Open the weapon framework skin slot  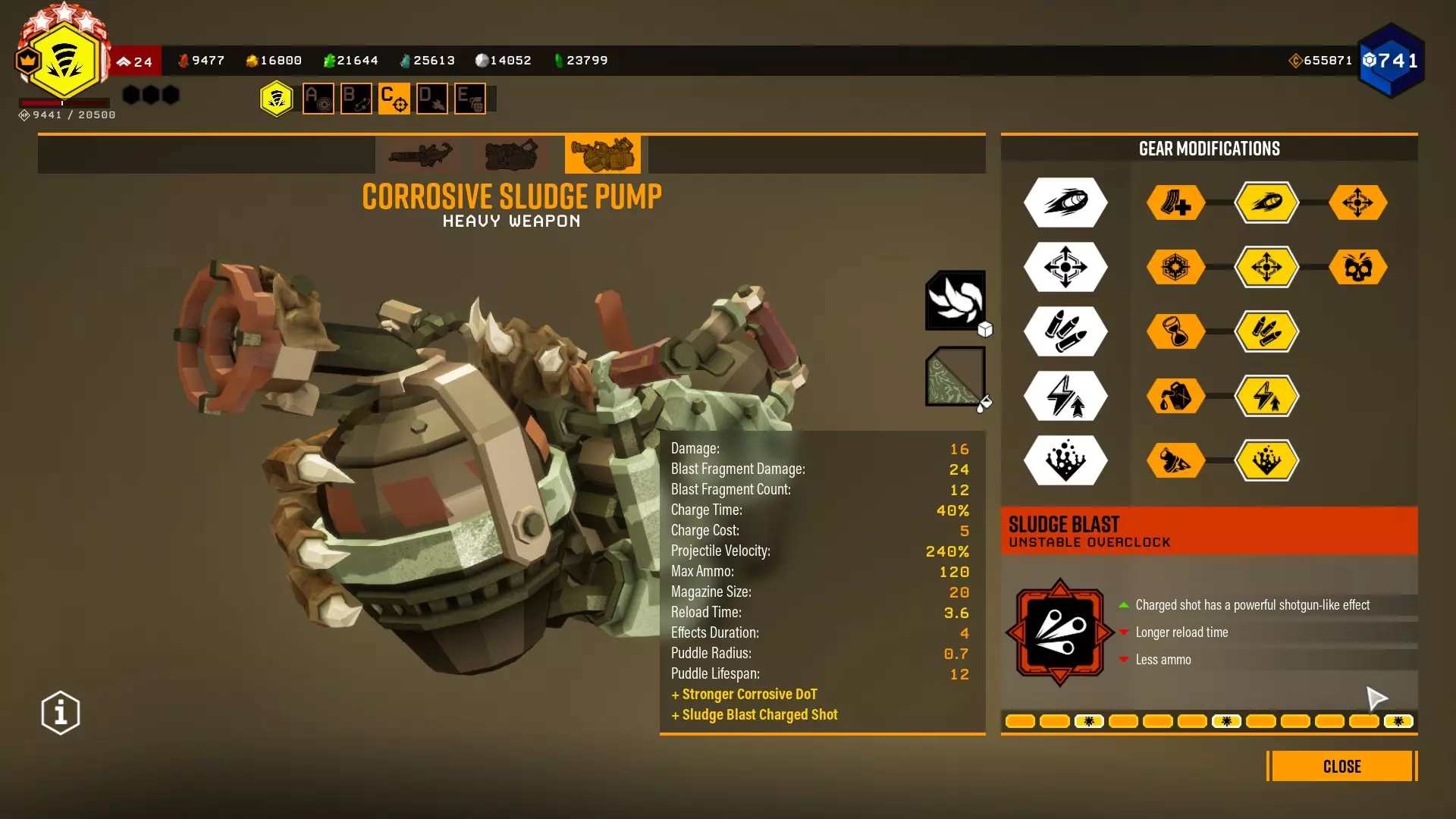coord(955,300)
